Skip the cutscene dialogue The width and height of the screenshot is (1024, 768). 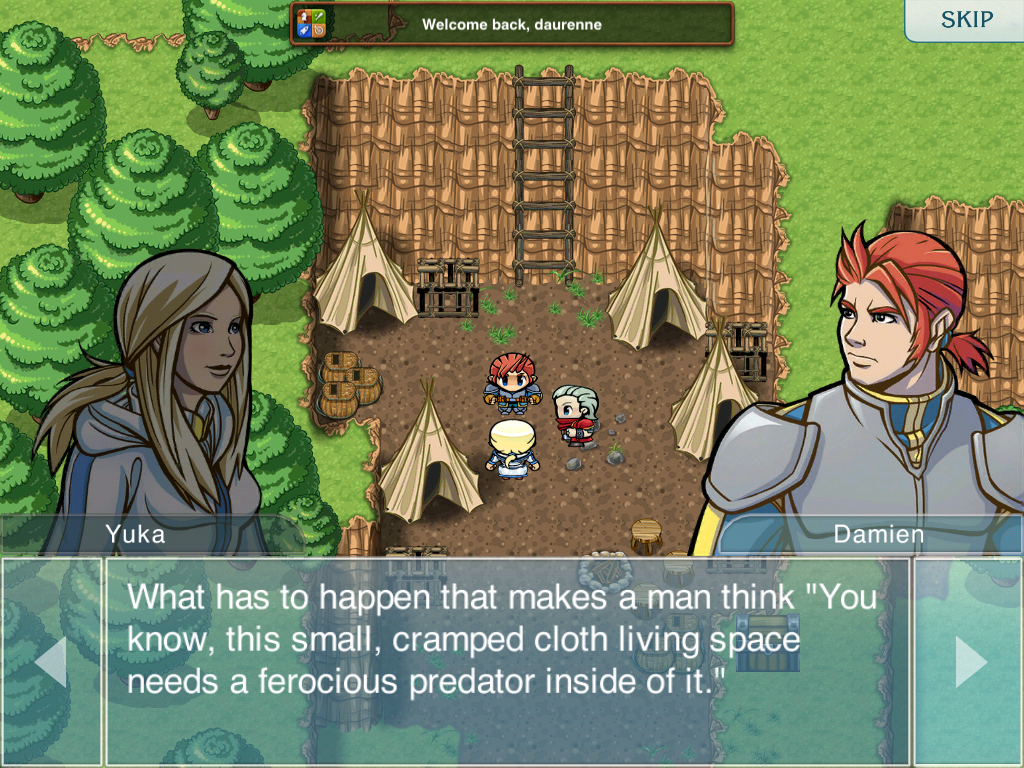coord(966,20)
